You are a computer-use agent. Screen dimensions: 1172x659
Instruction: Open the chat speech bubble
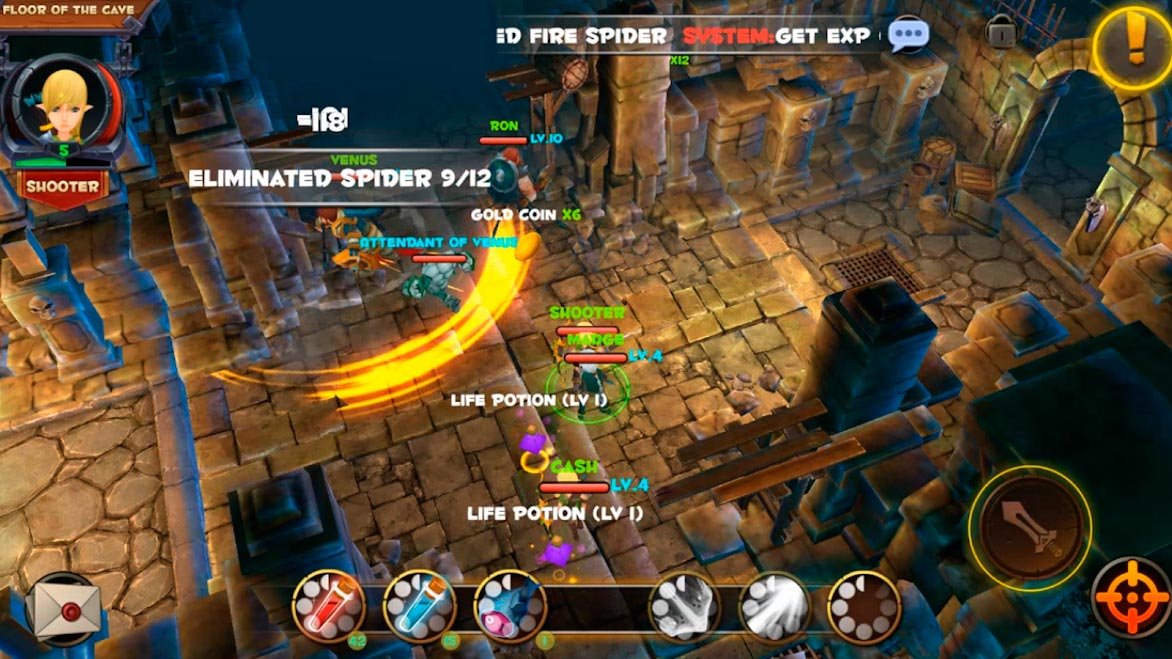pyautogui.click(x=908, y=36)
